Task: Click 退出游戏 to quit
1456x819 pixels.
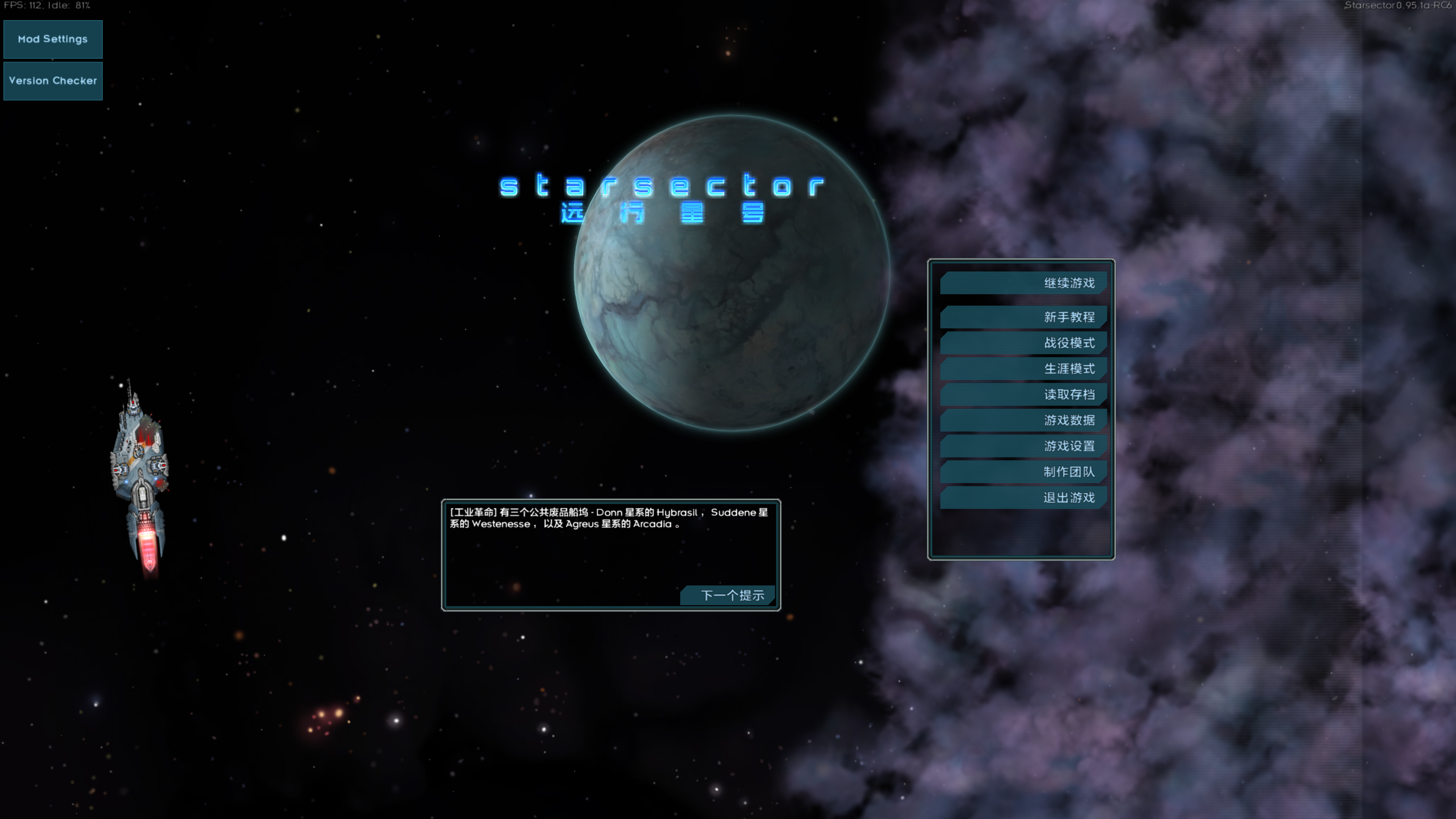Action: [x=1069, y=498]
